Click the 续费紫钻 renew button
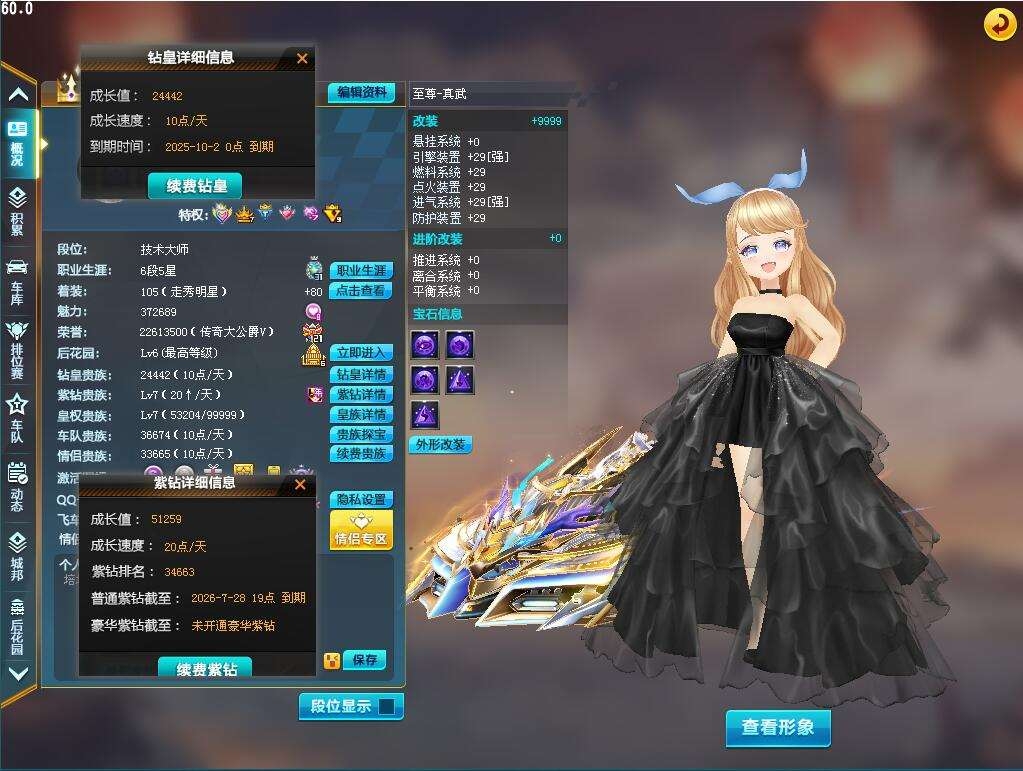Image resolution: width=1023 pixels, height=771 pixels. pyautogui.click(x=205, y=668)
